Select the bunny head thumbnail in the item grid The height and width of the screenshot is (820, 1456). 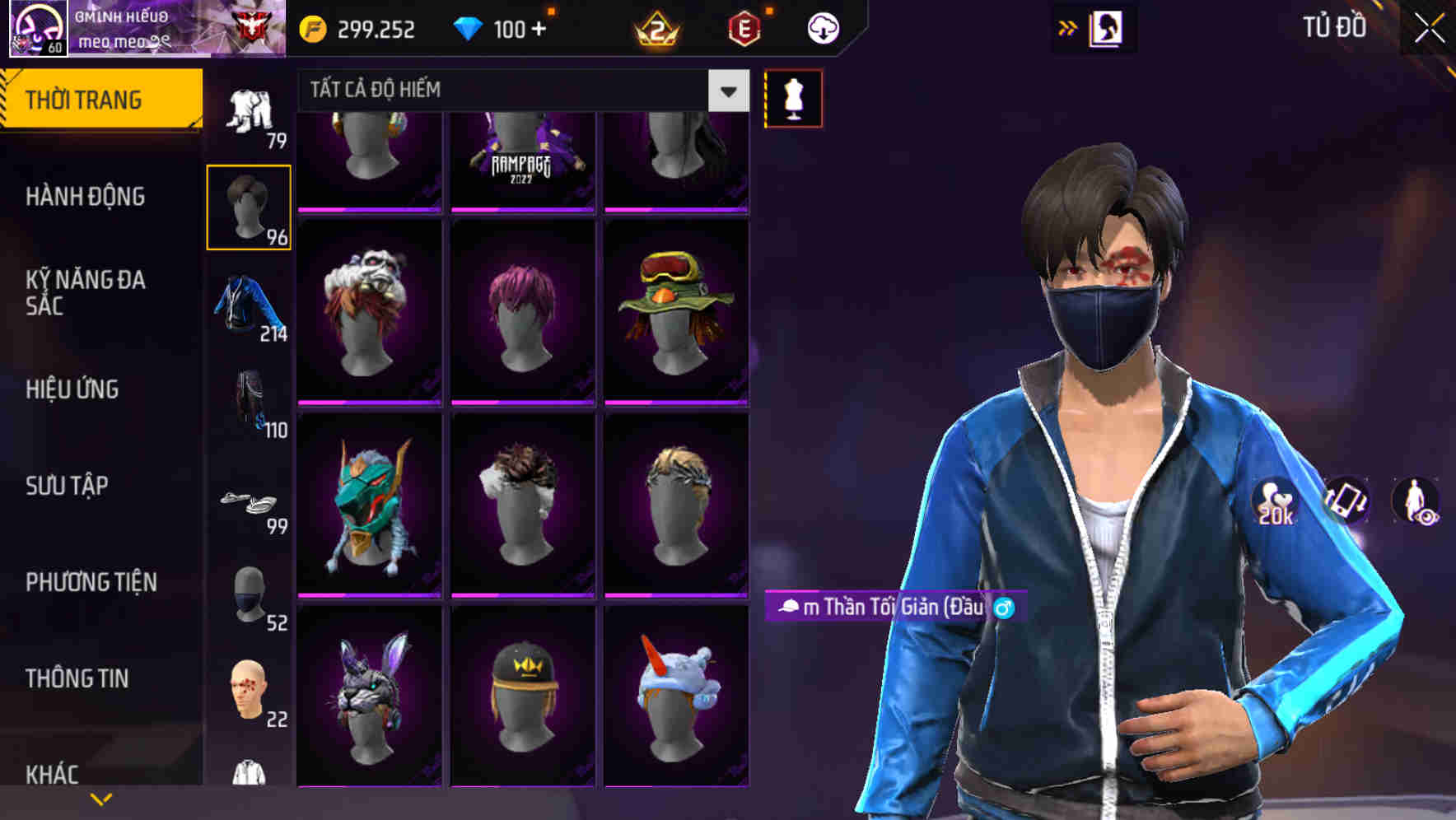(370, 696)
